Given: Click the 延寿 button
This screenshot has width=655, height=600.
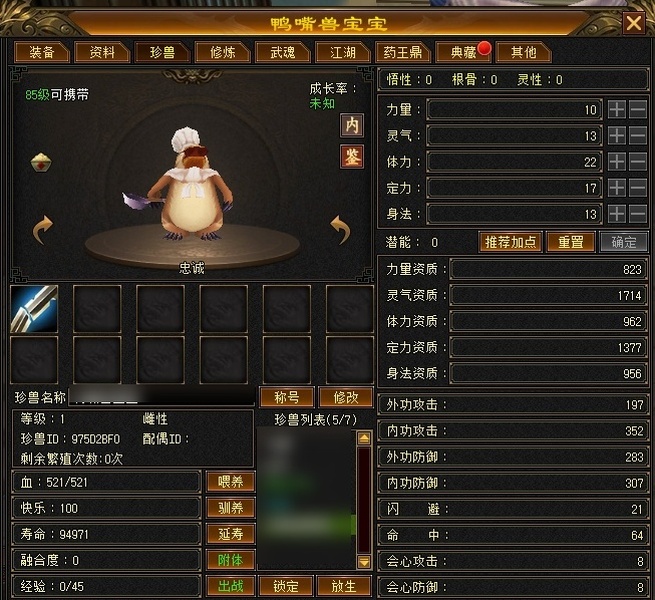Looking at the screenshot, I should pyautogui.click(x=230, y=534).
